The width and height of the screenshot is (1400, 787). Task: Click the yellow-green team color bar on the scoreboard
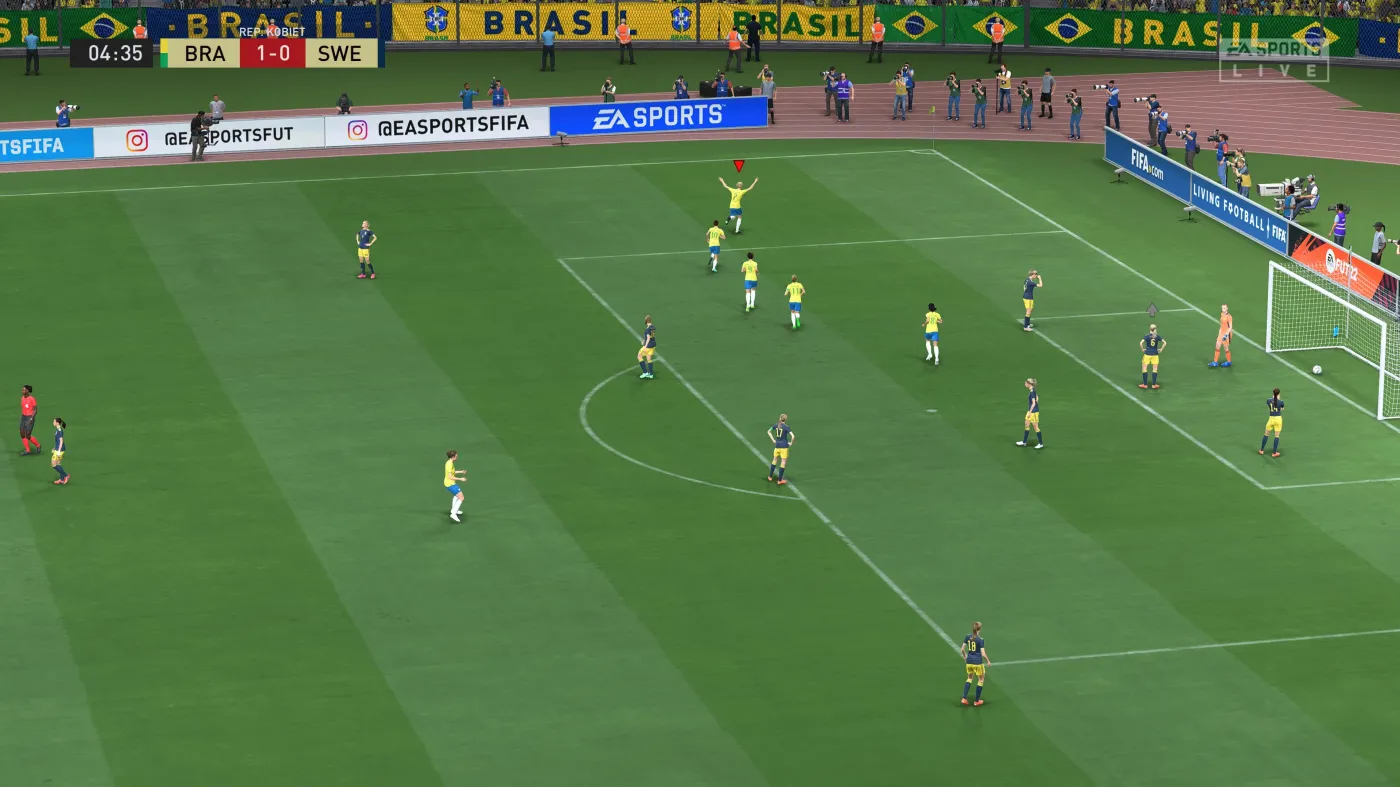[x=164, y=53]
